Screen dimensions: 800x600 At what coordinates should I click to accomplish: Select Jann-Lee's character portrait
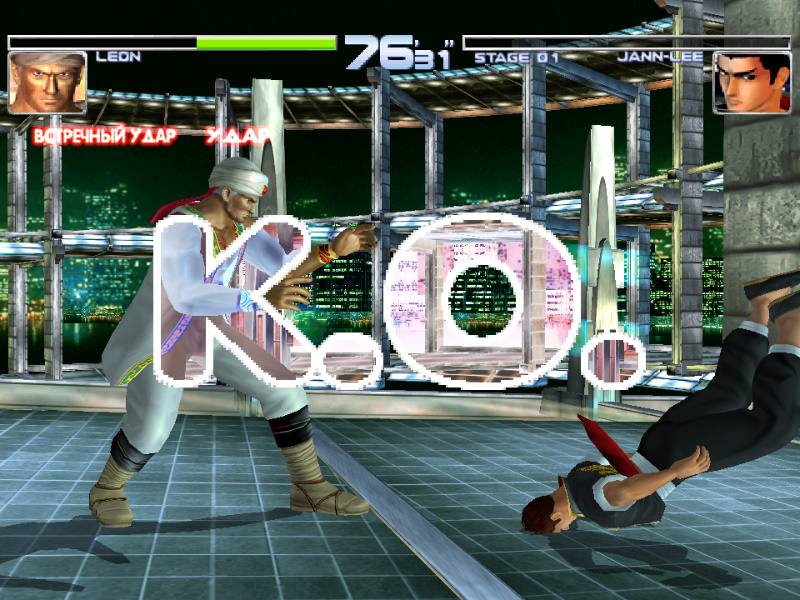click(x=752, y=82)
